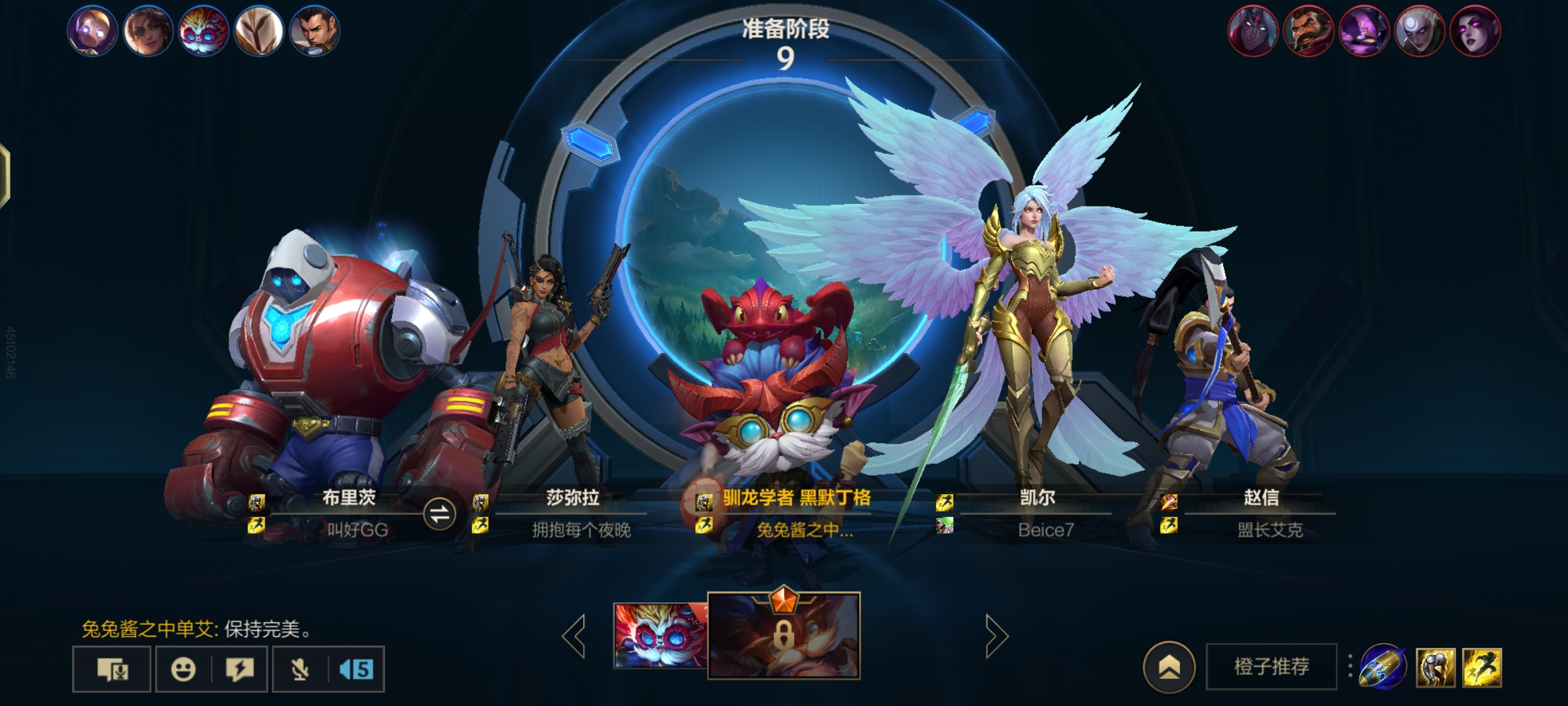Show the previous skin with left arrow
This screenshot has width=1568, height=706.
click(575, 635)
